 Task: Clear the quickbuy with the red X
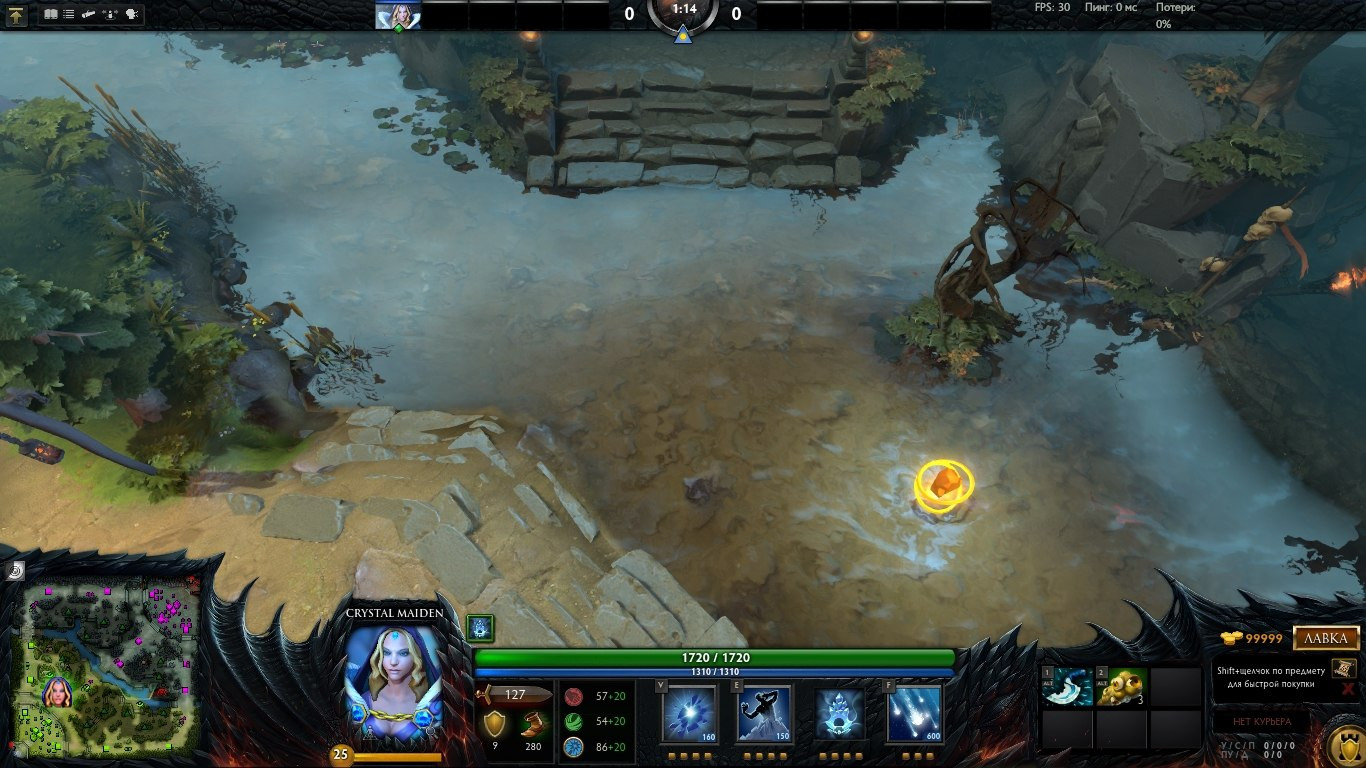pyautogui.click(x=1348, y=691)
